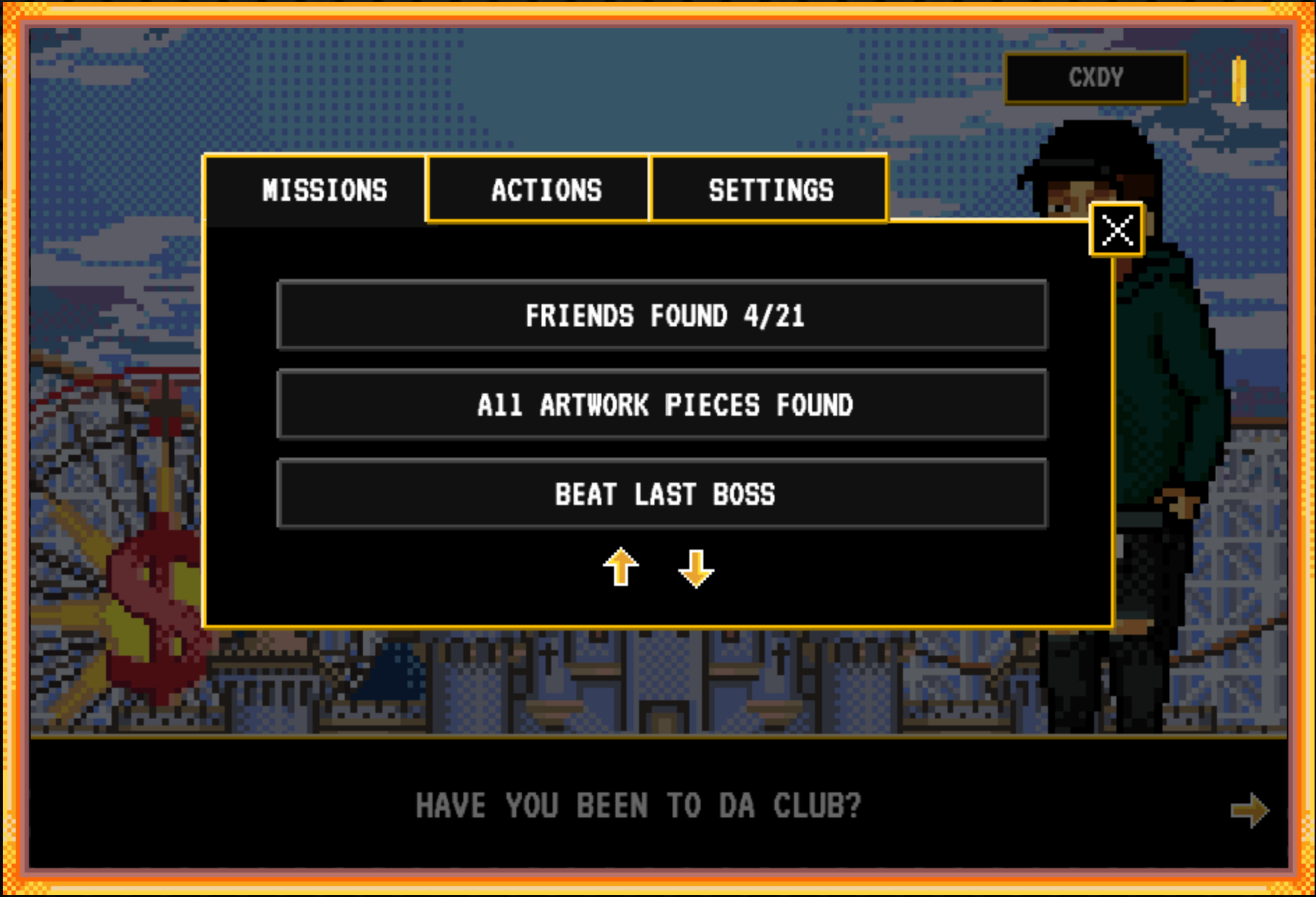Click the CXDY name button
The image size is (1316, 897).
point(1095,77)
